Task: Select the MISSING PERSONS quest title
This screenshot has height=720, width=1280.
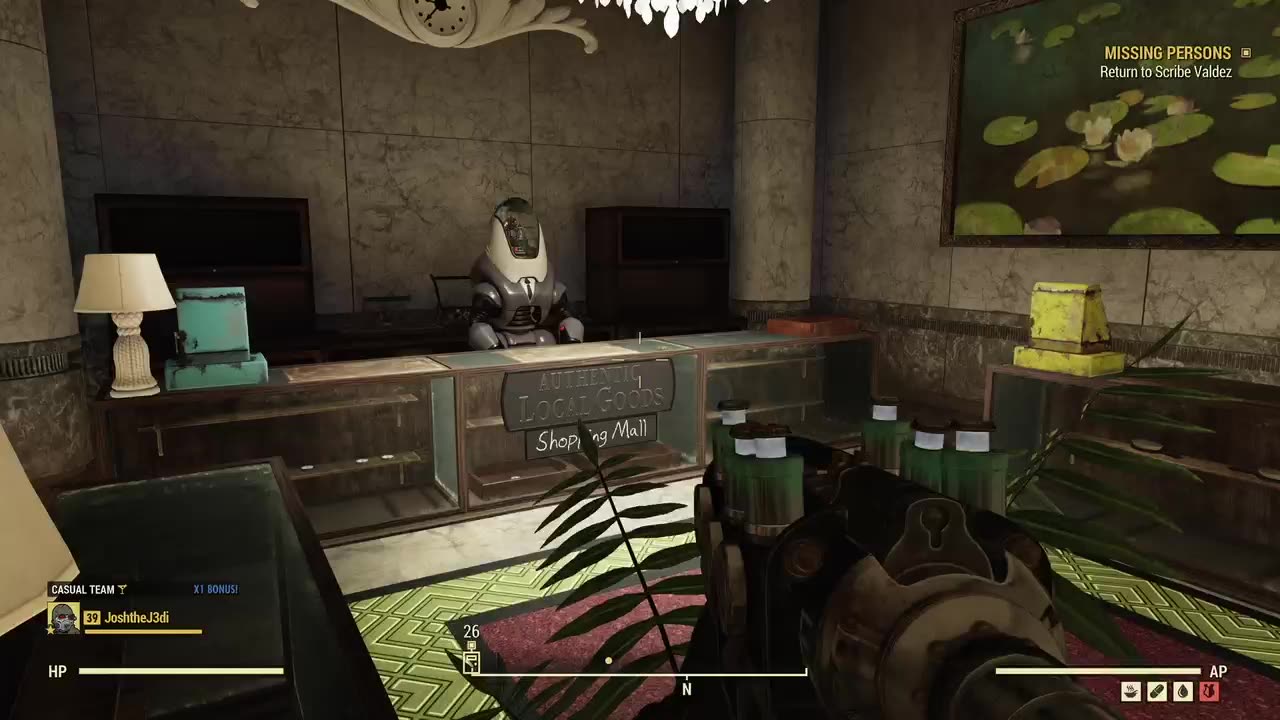Action: pos(1166,52)
